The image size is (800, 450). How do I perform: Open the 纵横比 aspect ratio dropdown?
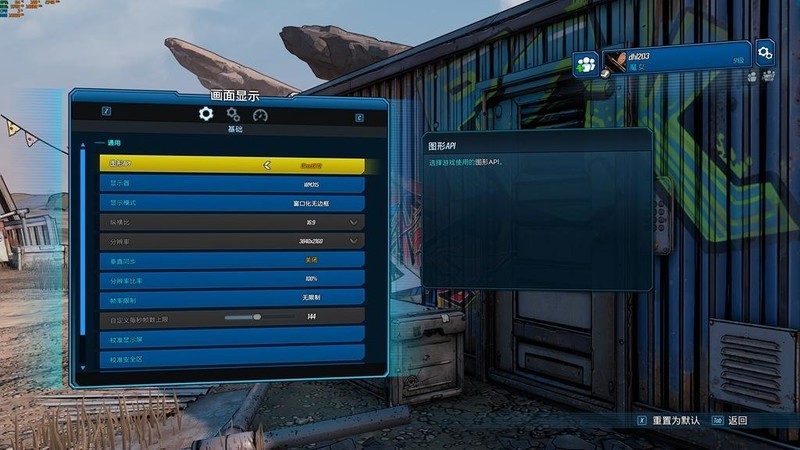click(x=353, y=222)
